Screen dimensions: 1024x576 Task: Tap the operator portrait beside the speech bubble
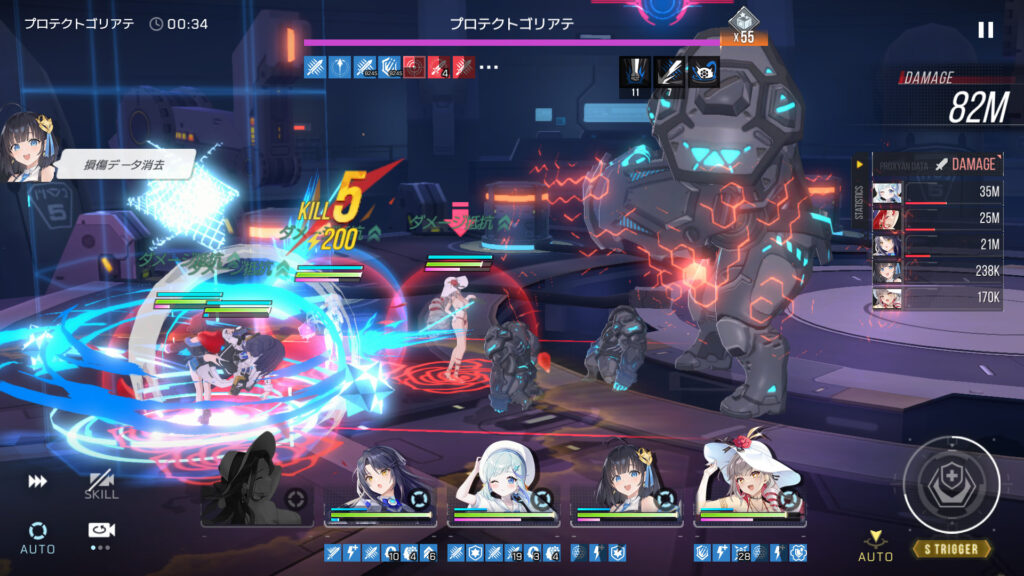[27, 146]
